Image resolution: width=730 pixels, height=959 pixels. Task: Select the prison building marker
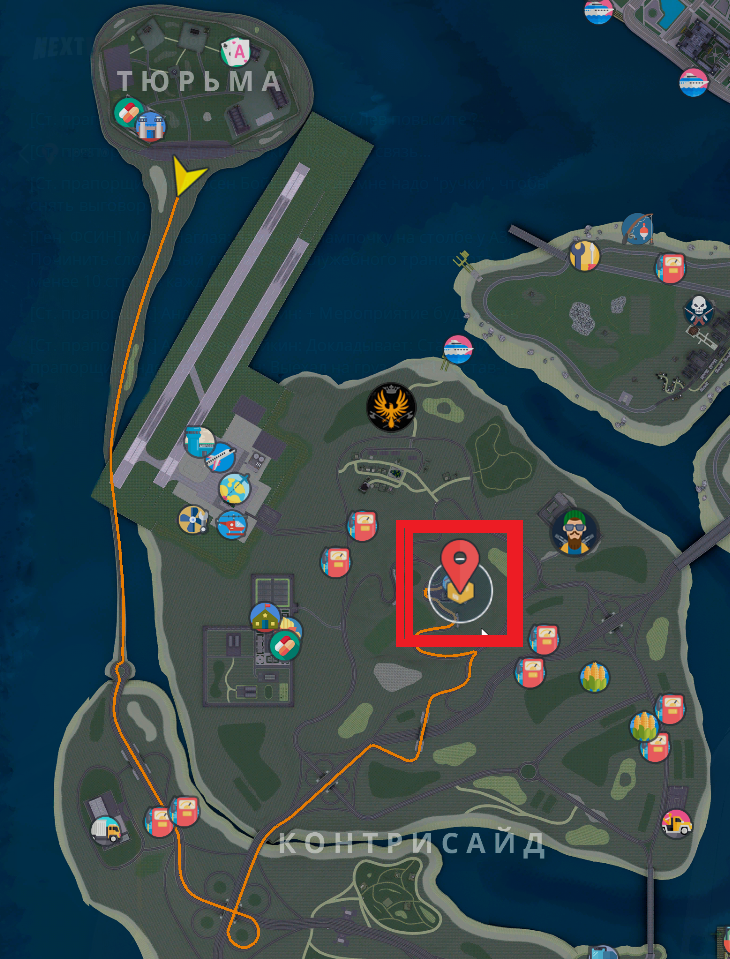coord(151,126)
